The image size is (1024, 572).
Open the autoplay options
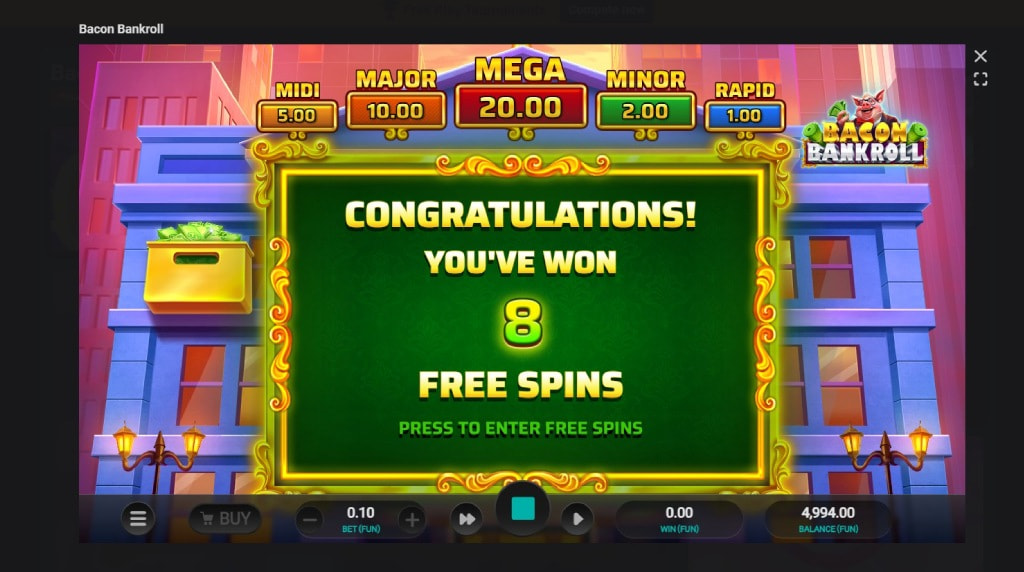tap(577, 518)
